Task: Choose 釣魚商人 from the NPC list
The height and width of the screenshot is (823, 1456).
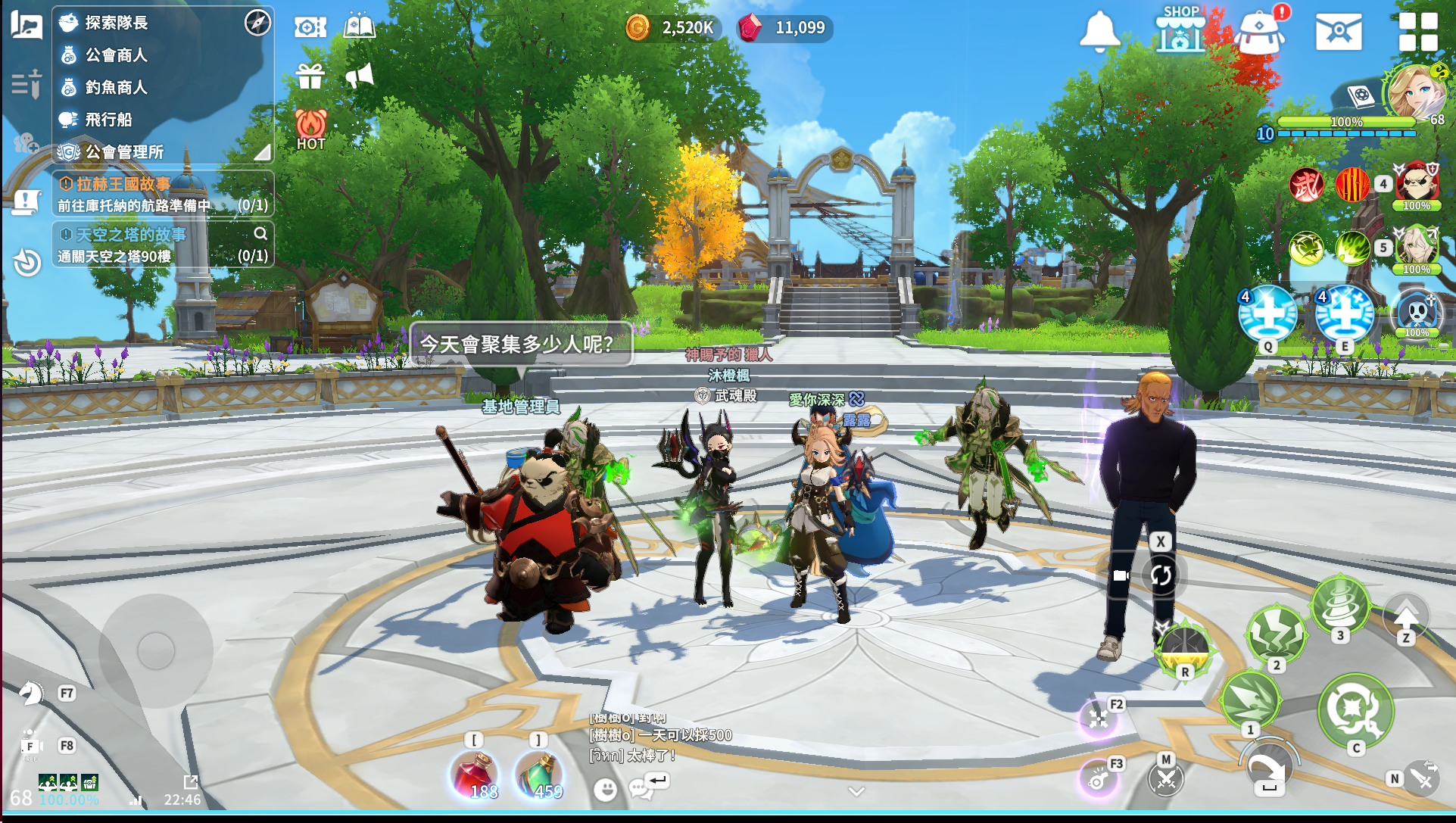Action: (x=116, y=88)
